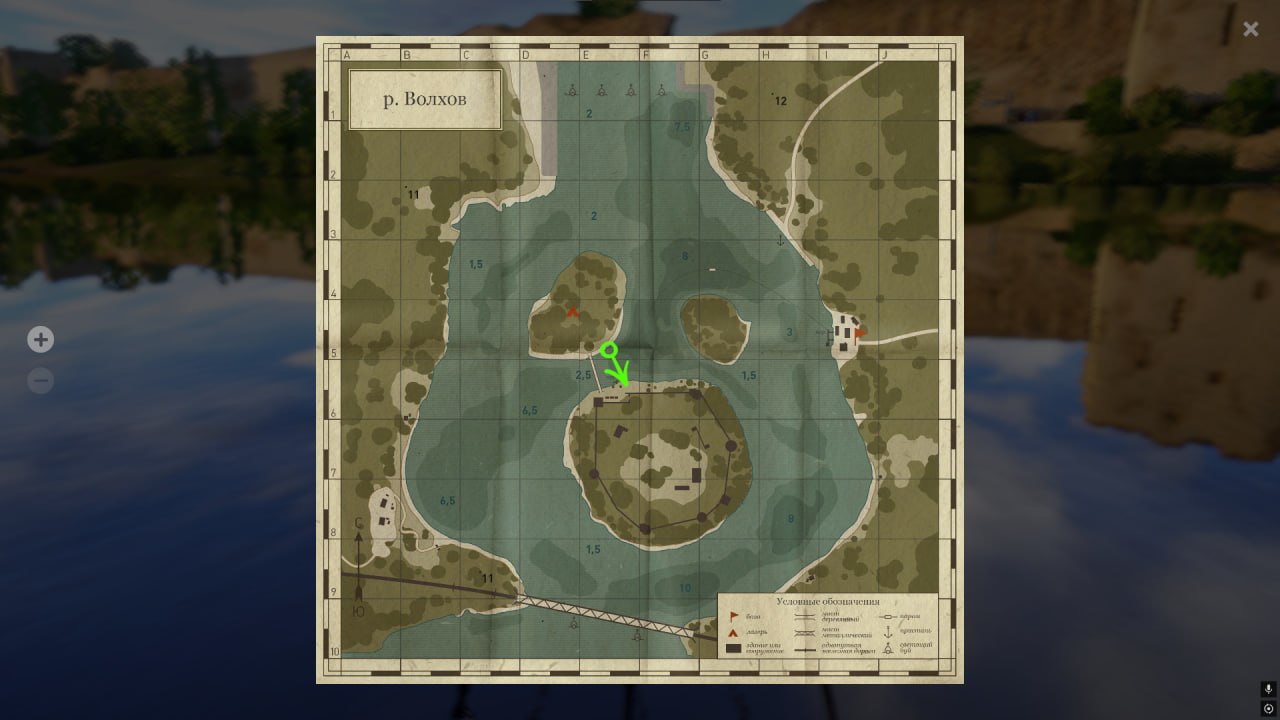This screenshot has height=720, width=1280.
Task: Click the depth marker 7,5 in the north
Action: [682, 127]
